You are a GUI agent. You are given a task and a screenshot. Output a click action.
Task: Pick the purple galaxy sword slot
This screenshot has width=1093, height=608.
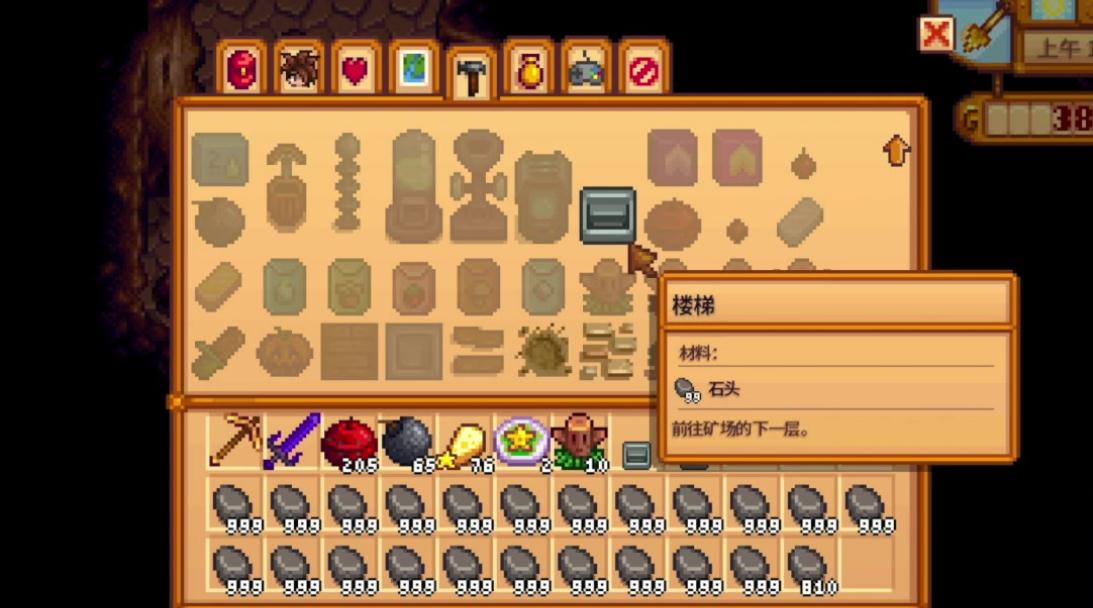pos(292,441)
